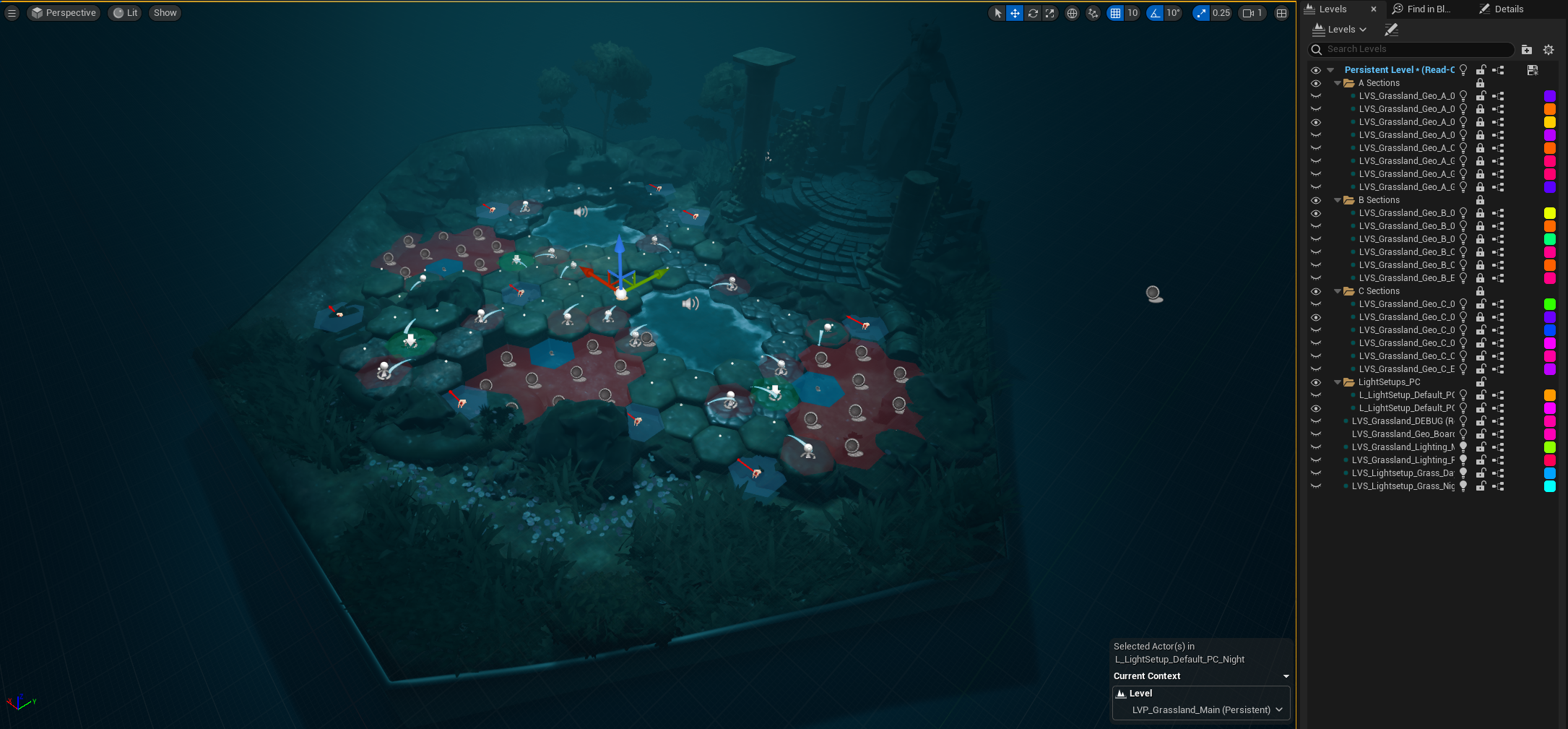
Task: Toggle visibility eye on C Sections folder
Action: (x=1315, y=290)
